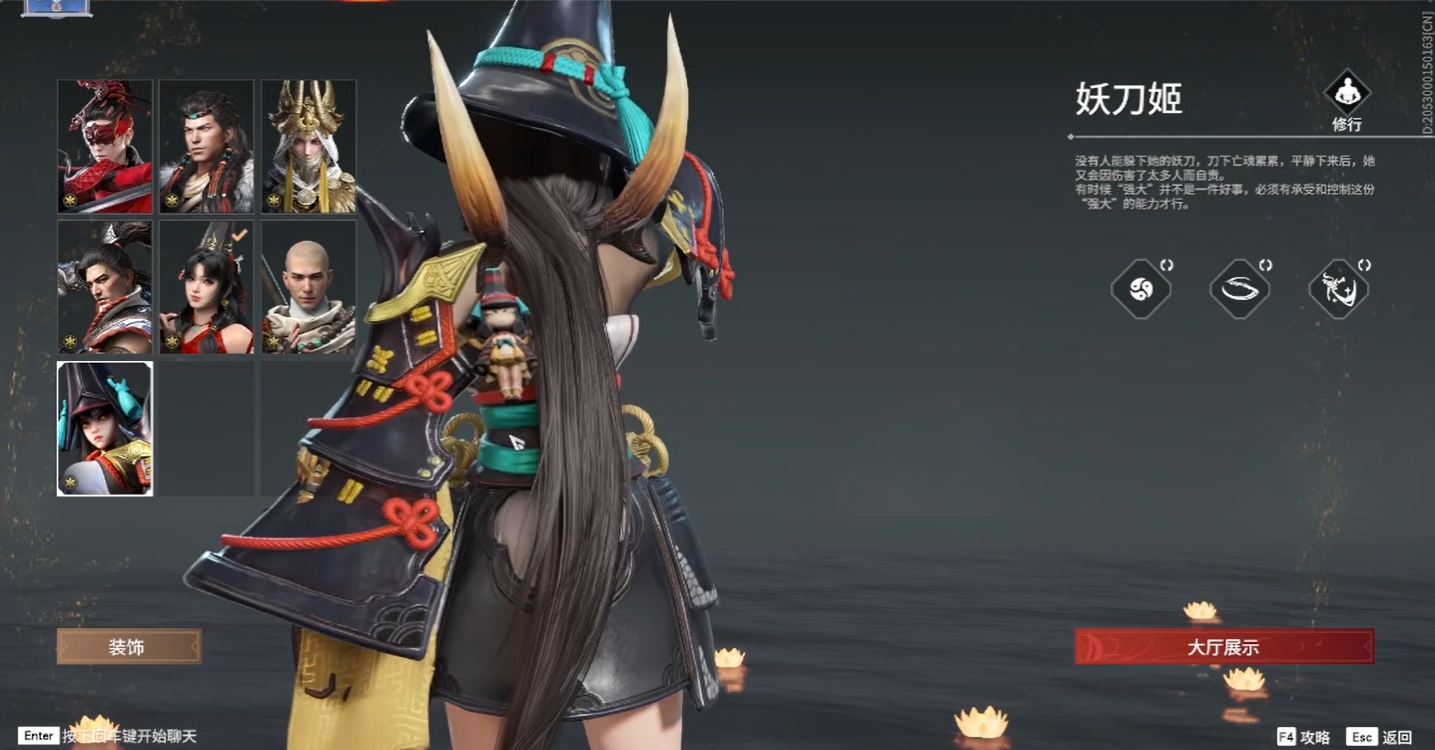Image resolution: width=1435 pixels, height=750 pixels.
Task: Select the red-masked swordswoman portrait
Action: pos(104,146)
